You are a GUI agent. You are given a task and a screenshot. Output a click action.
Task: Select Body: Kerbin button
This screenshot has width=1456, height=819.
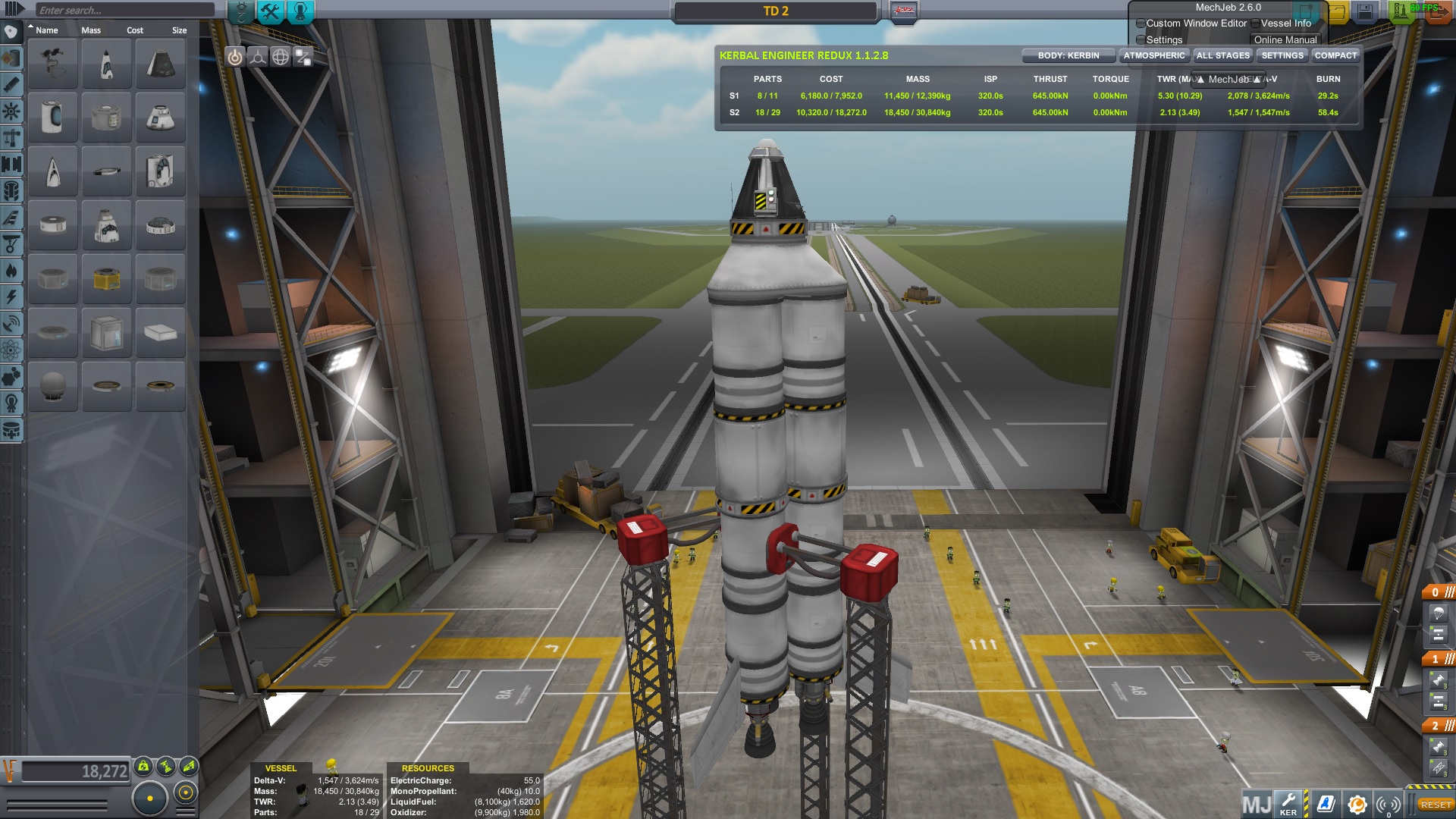coord(1068,55)
